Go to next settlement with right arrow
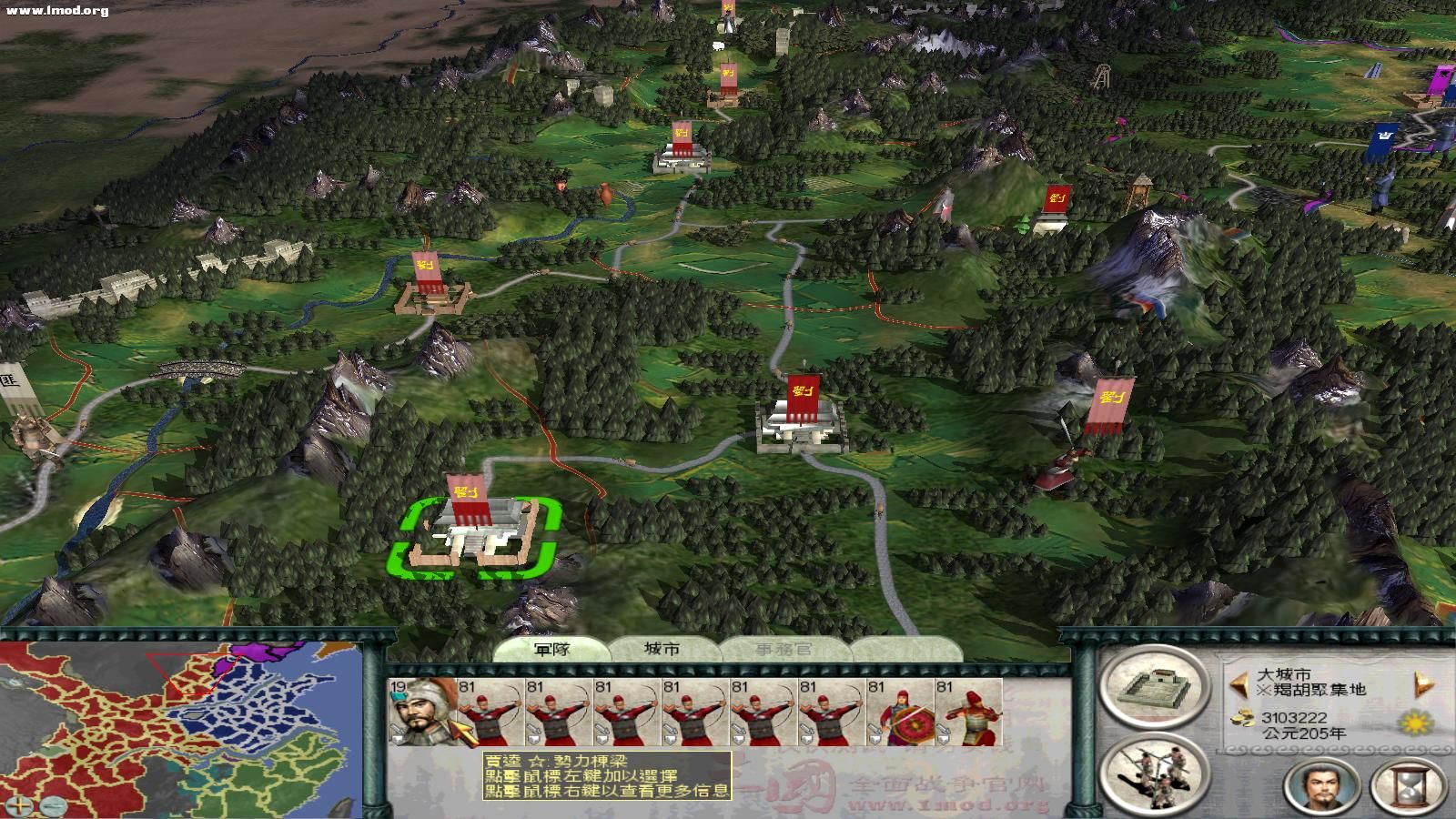Screen dimensions: 1456x819 coord(1423,682)
